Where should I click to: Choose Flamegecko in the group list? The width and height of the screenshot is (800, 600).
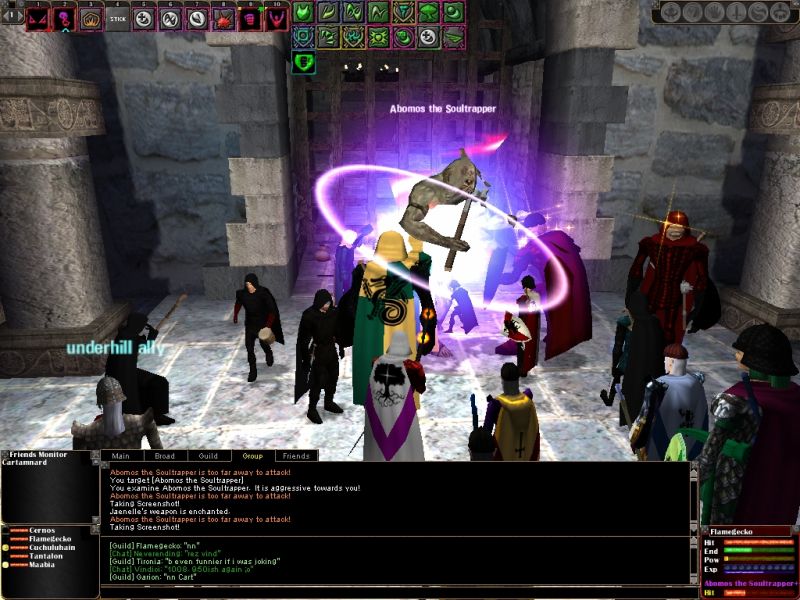(50, 540)
